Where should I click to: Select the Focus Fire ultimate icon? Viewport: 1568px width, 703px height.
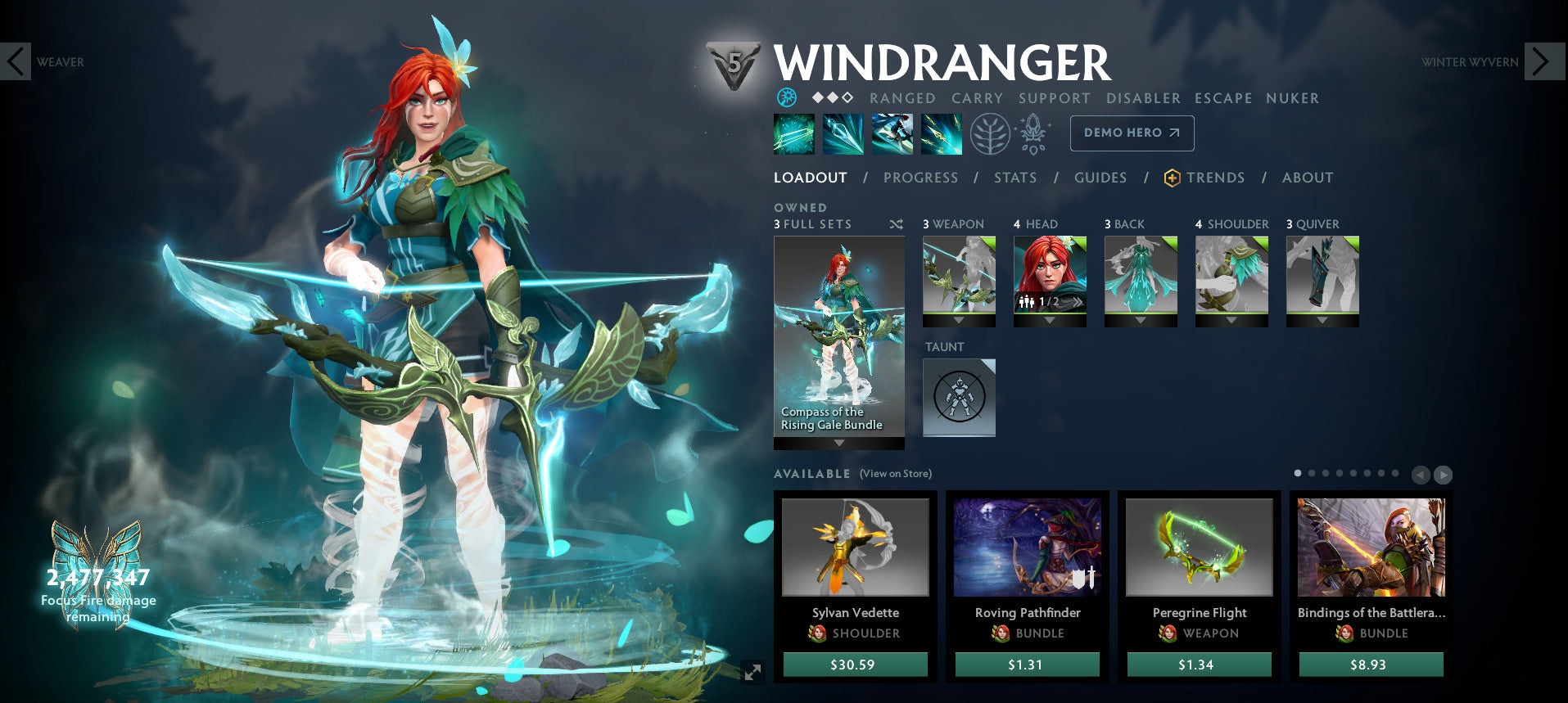942,133
